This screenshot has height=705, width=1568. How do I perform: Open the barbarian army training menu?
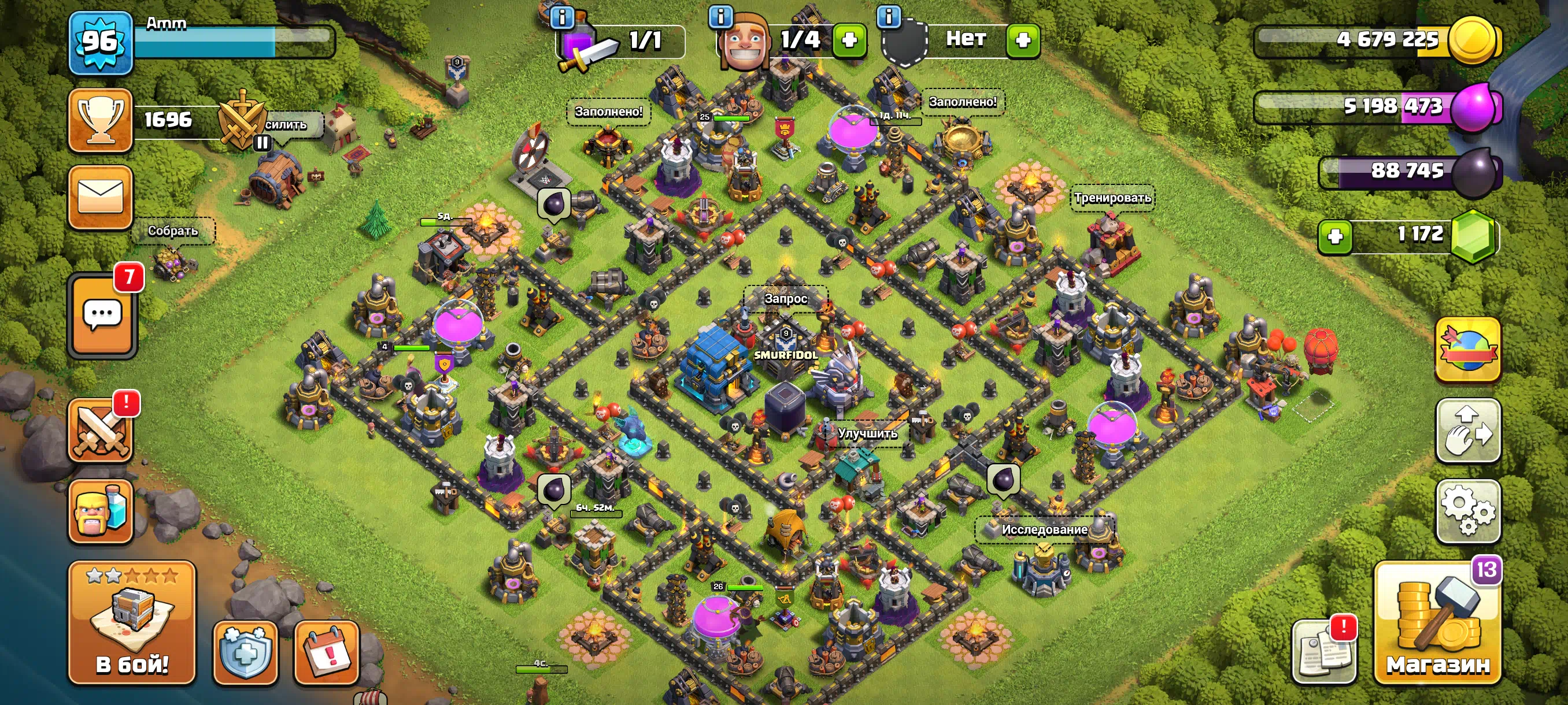click(x=101, y=511)
